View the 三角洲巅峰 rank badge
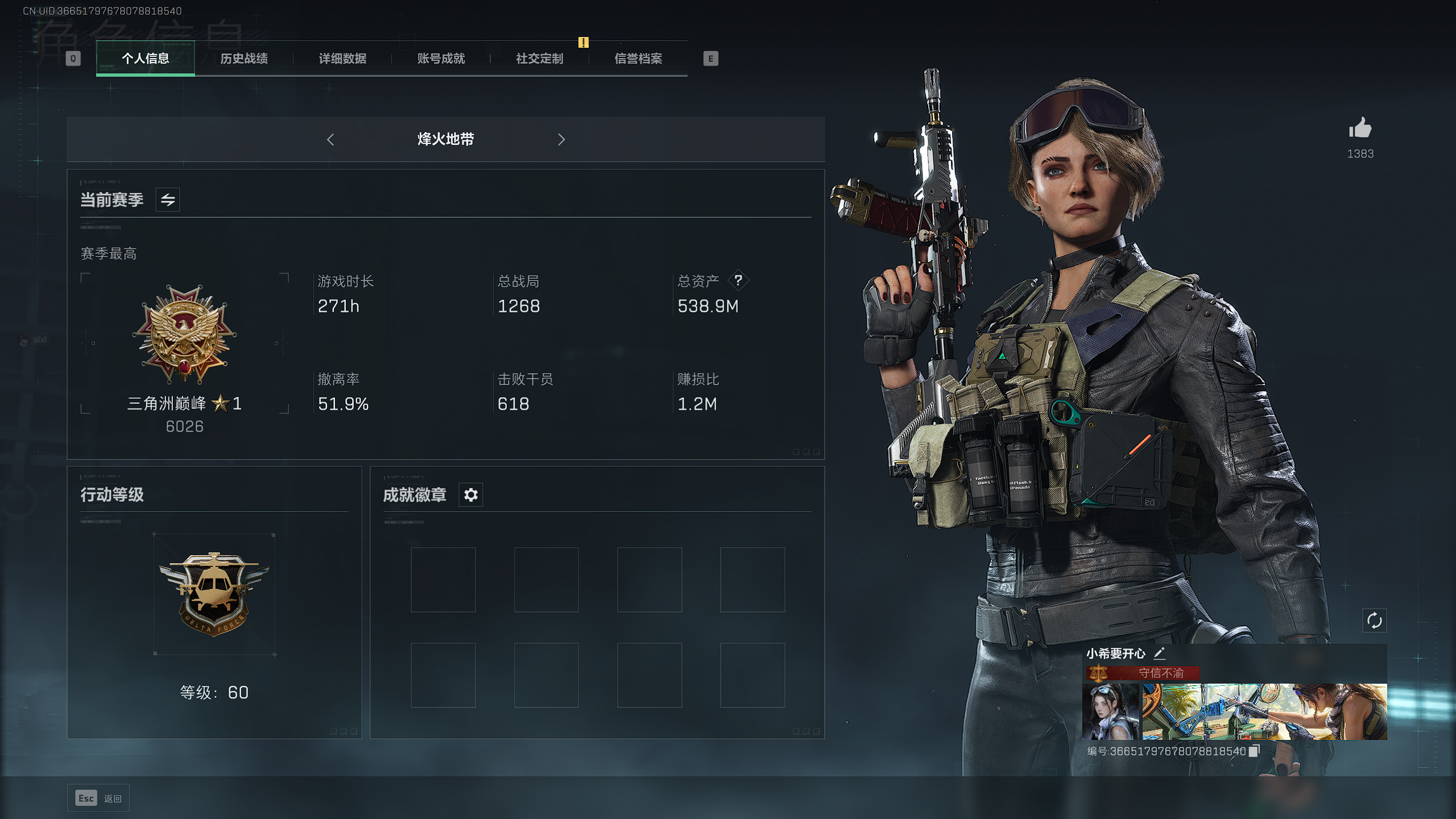Image resolution: width=1456 pixels, height=819 pixels. tap(184, 334)
